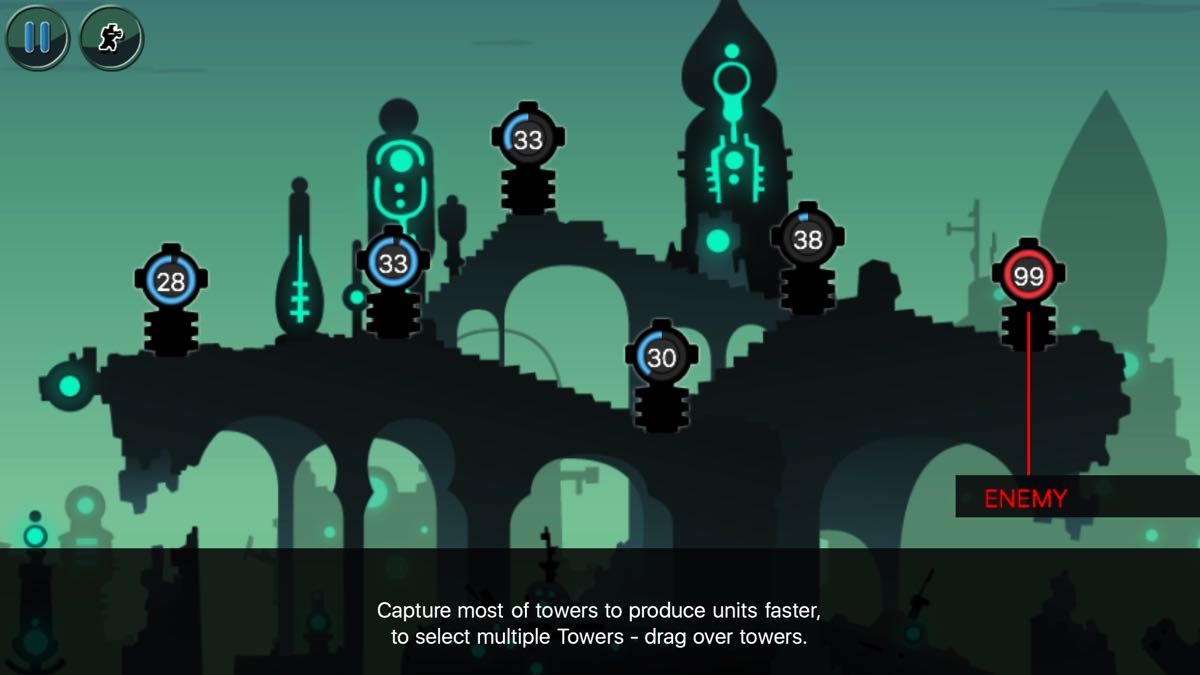Target the red enemy tower showing 99

coord(1028,277)
